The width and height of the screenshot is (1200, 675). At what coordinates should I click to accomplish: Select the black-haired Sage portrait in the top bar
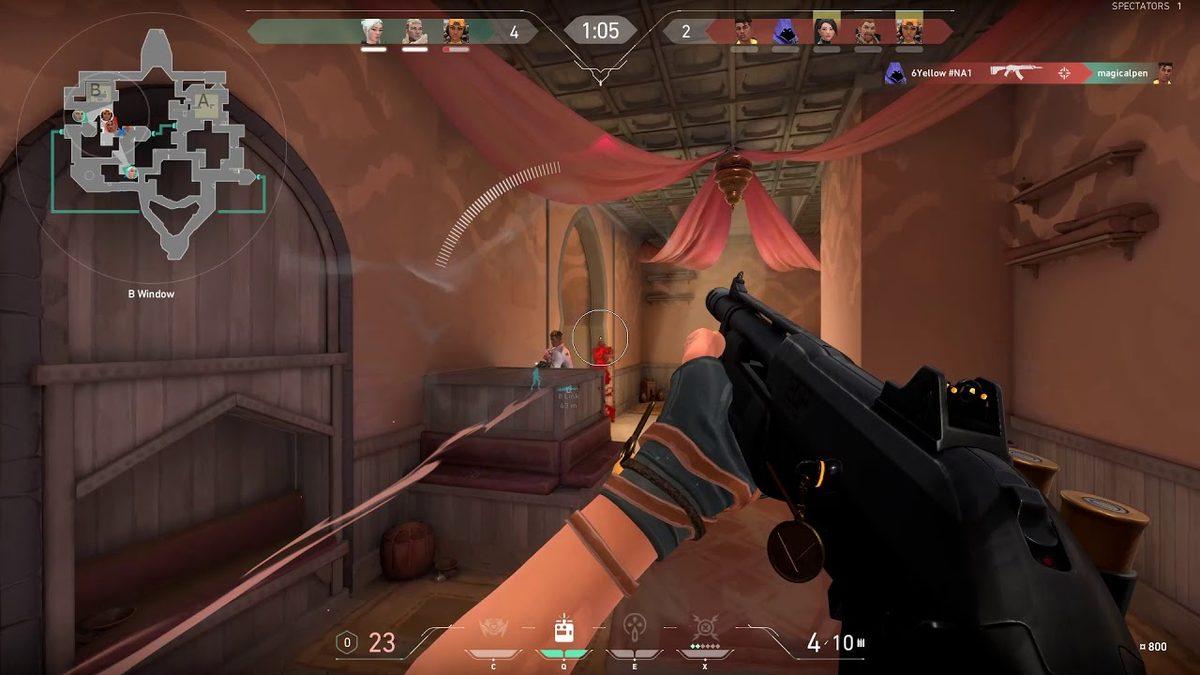[826, 32]
